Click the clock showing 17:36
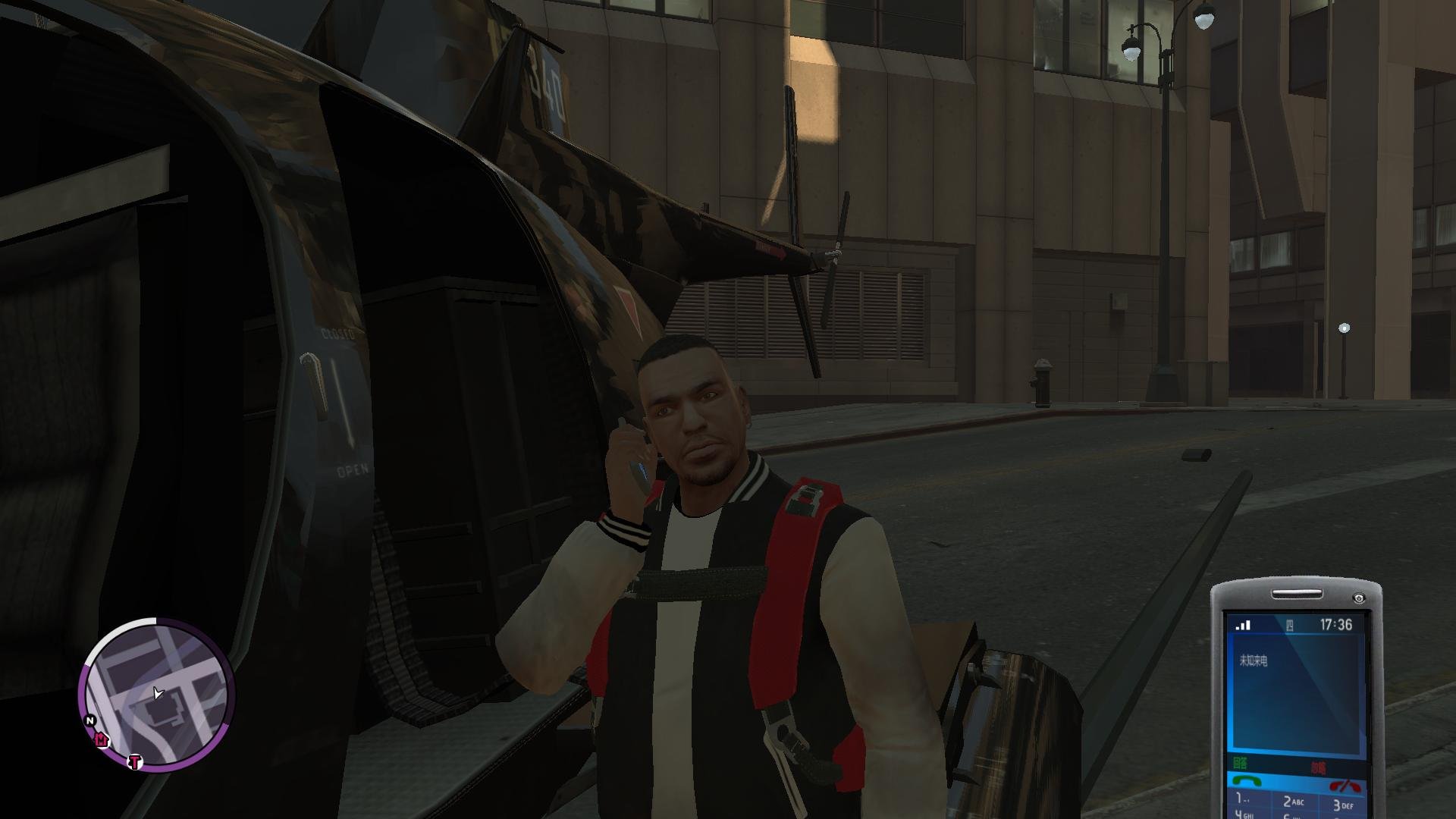 [x=1336, y=624]
